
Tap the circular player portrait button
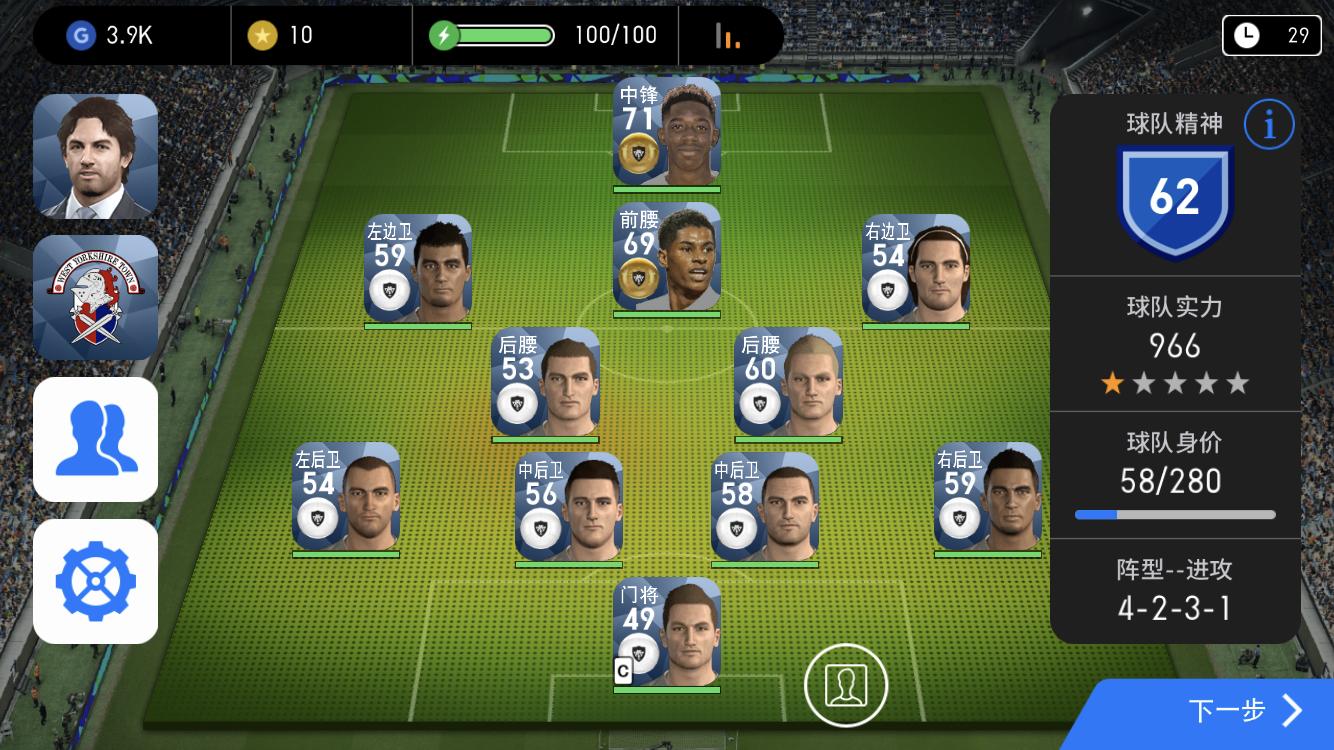tap(846, 685)
